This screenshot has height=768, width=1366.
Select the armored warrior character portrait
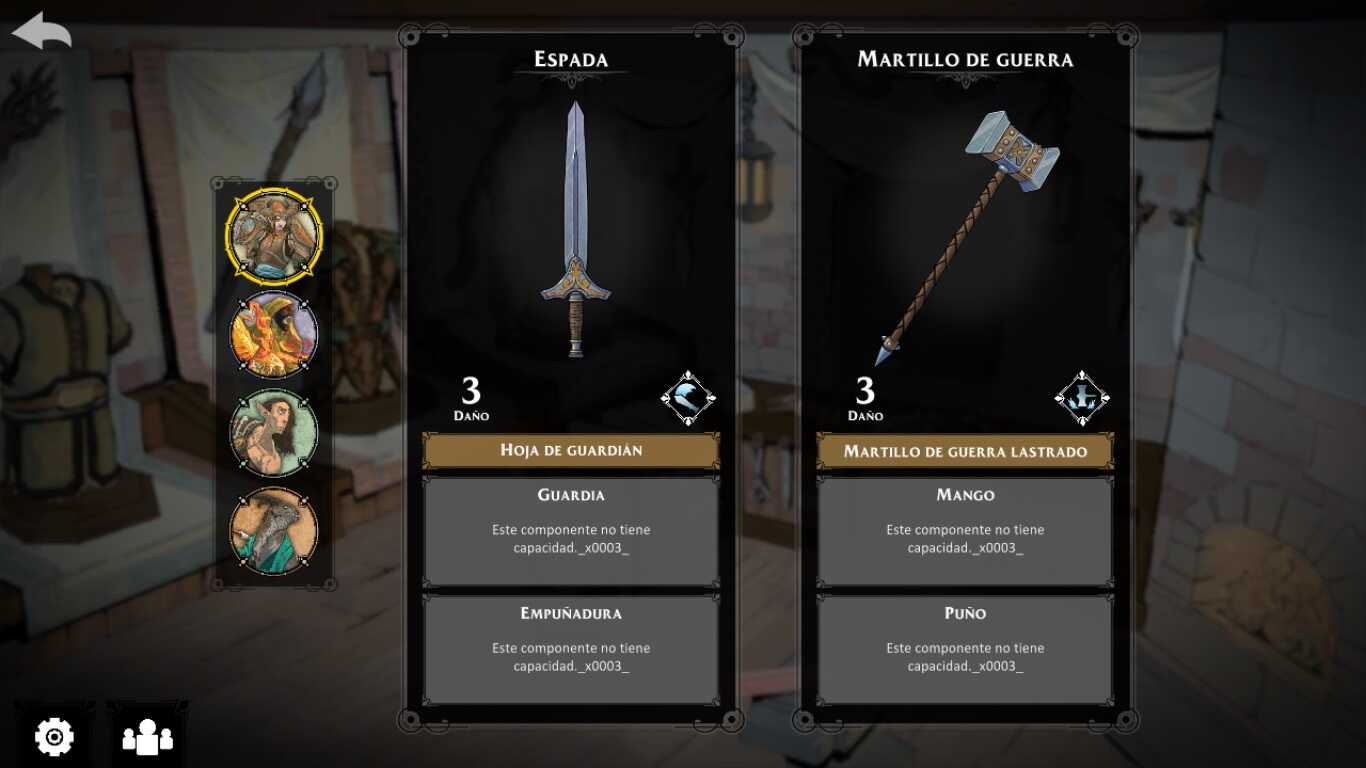tap(273, 236)
